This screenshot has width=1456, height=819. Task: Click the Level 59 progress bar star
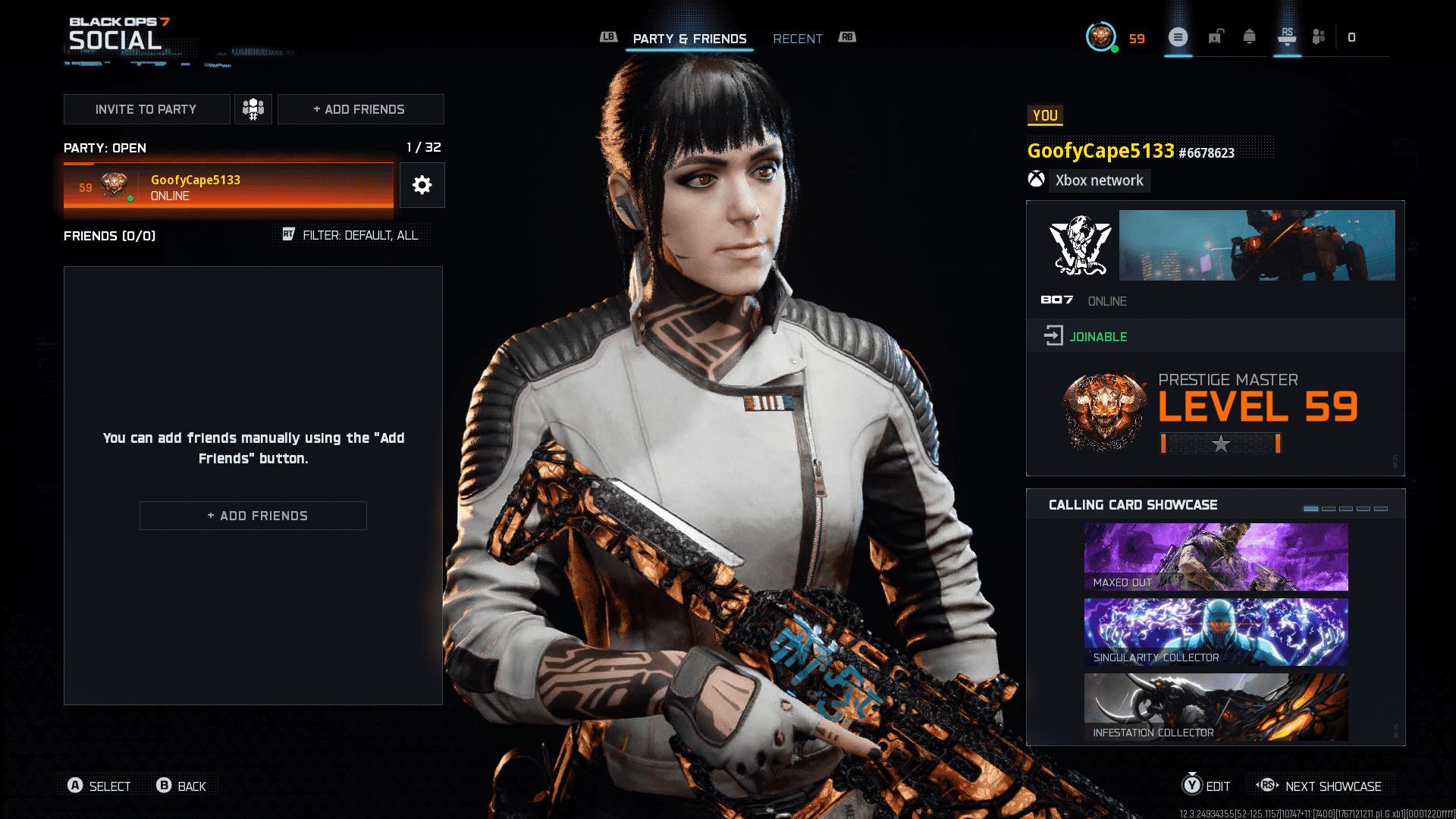click(1221, 445)
